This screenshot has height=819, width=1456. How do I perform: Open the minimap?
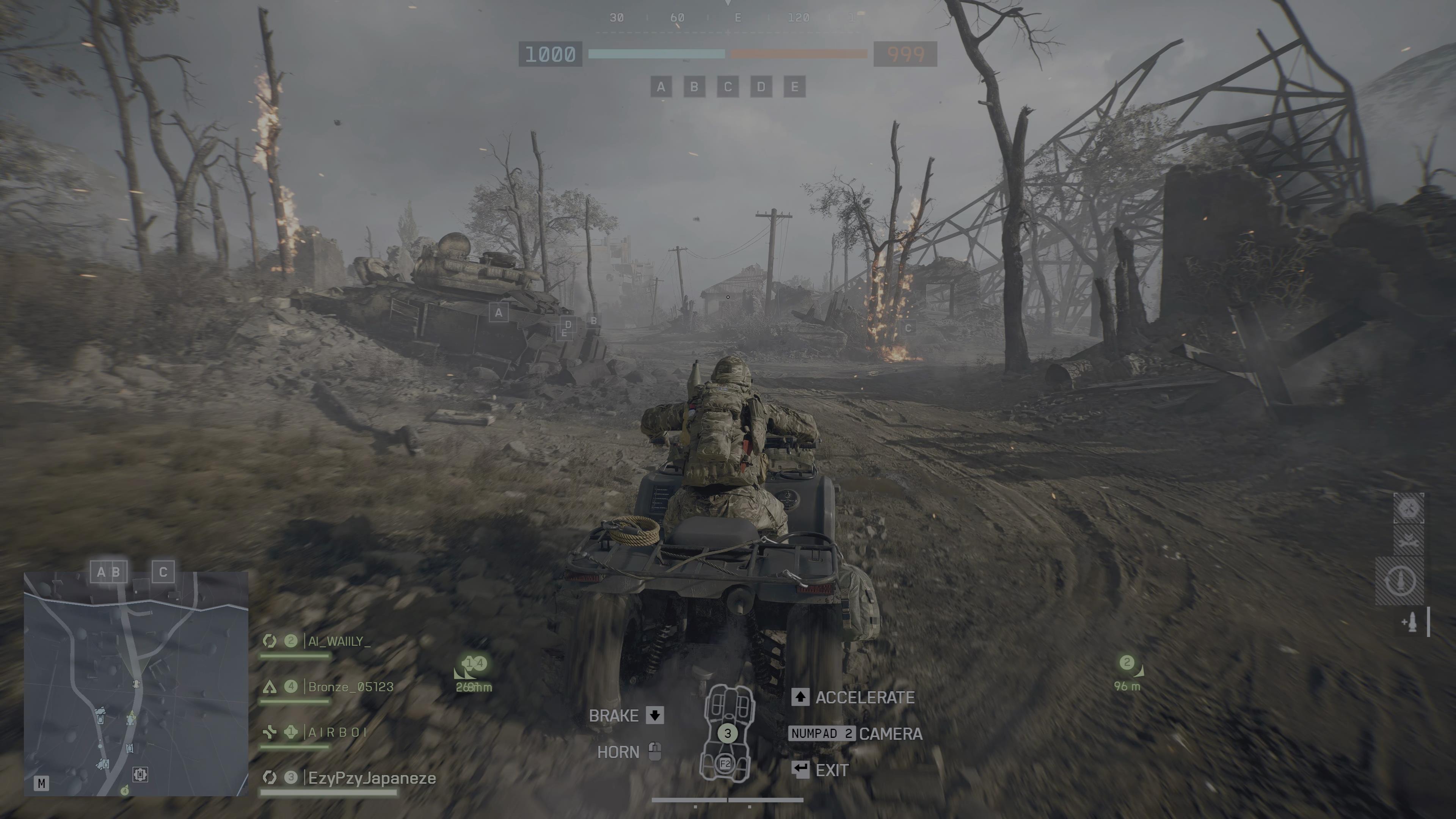(x=136, y=684)
